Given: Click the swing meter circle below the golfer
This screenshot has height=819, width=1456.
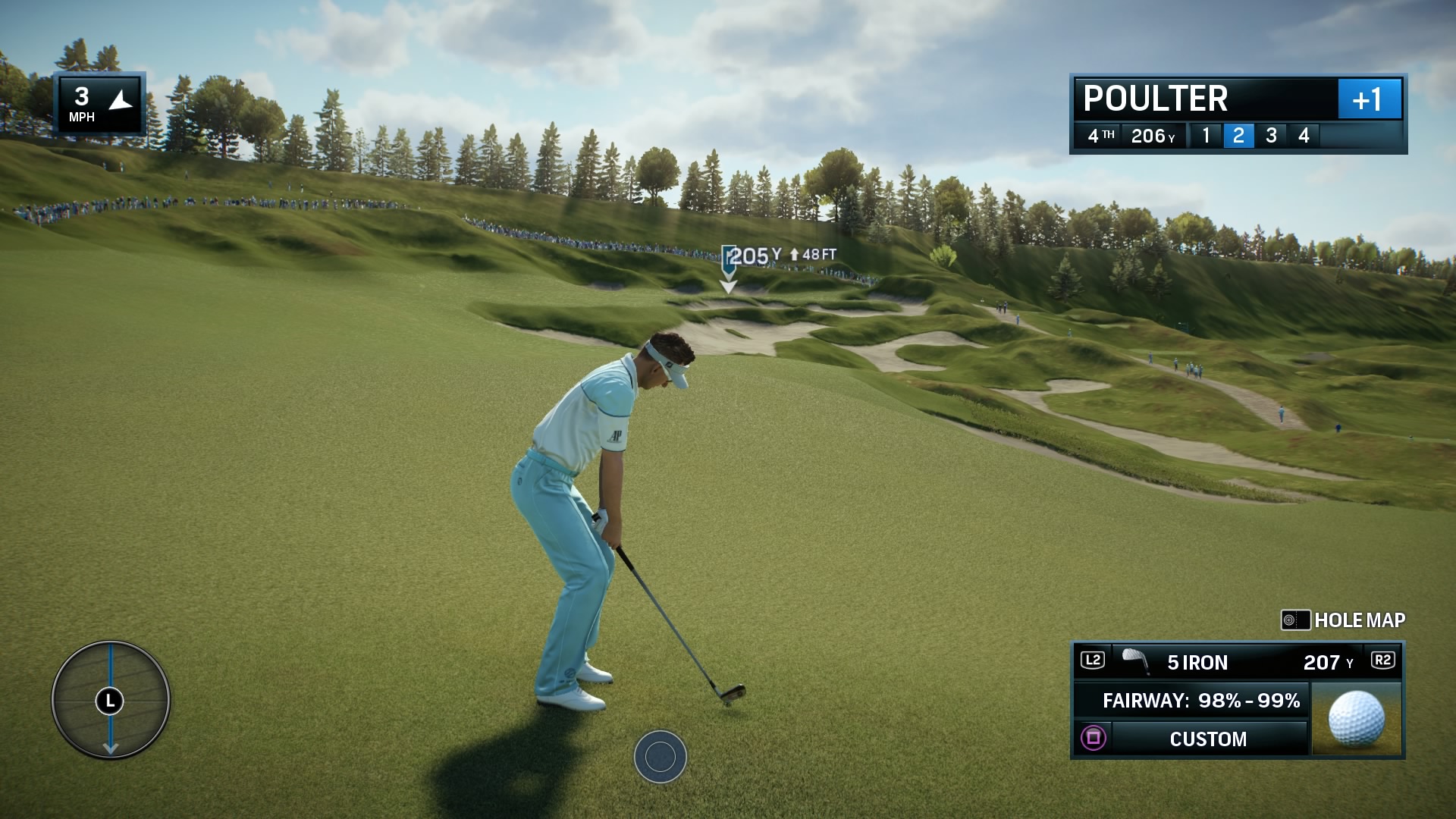Looking at the screenshot, I should point(660,758).
